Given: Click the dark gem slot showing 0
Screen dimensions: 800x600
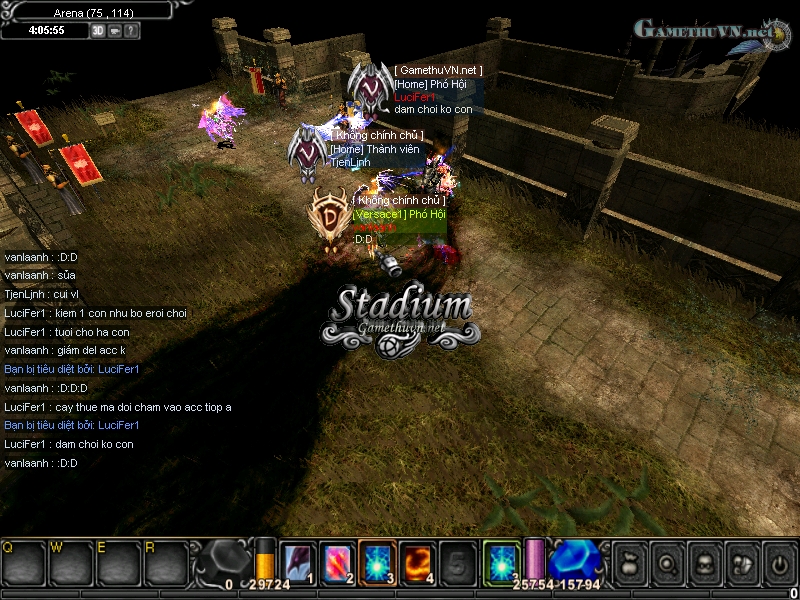Looking at the screenshot, I should point(223,563).
